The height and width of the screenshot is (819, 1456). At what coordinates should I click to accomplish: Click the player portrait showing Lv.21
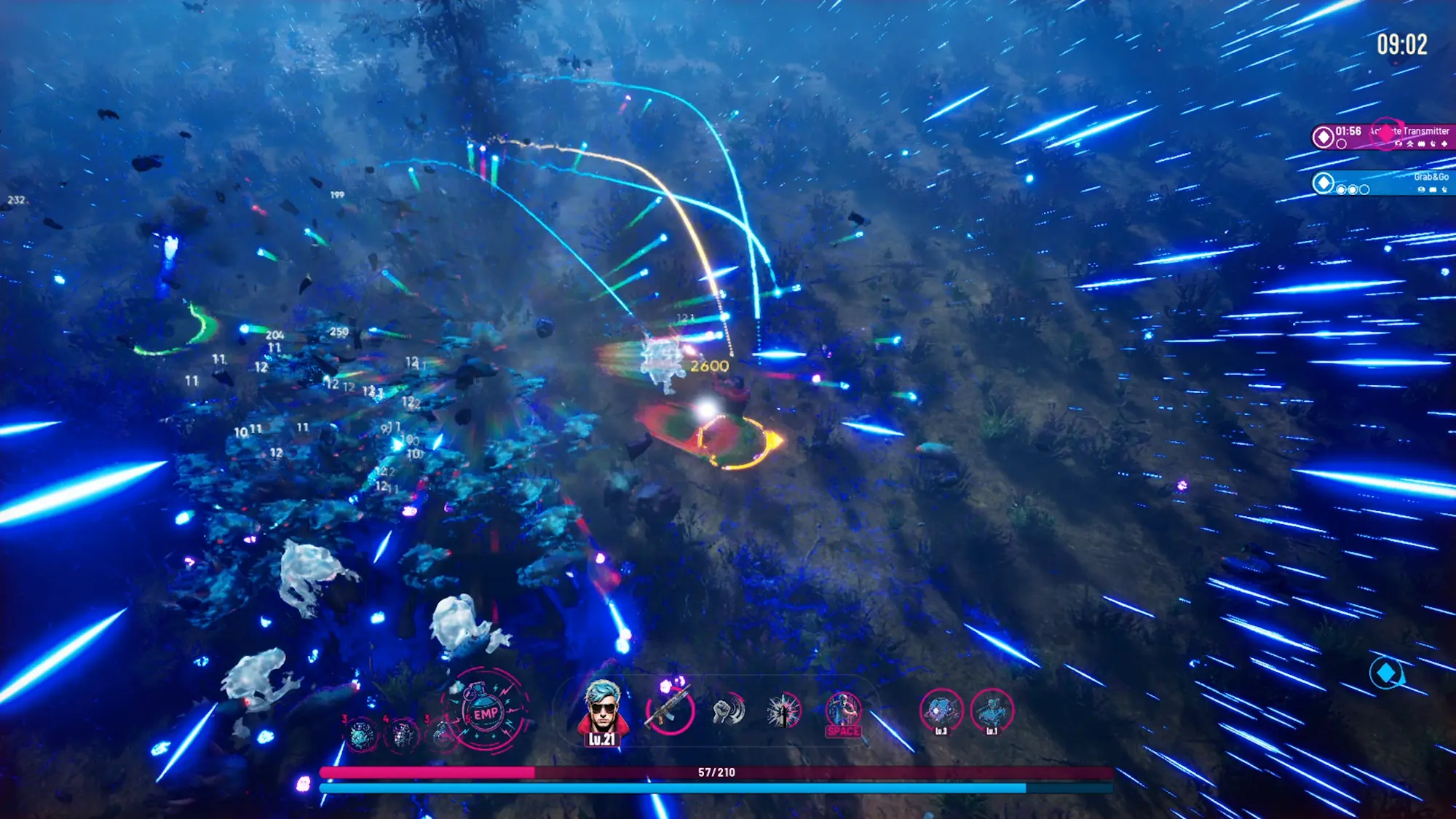(603, 712)
